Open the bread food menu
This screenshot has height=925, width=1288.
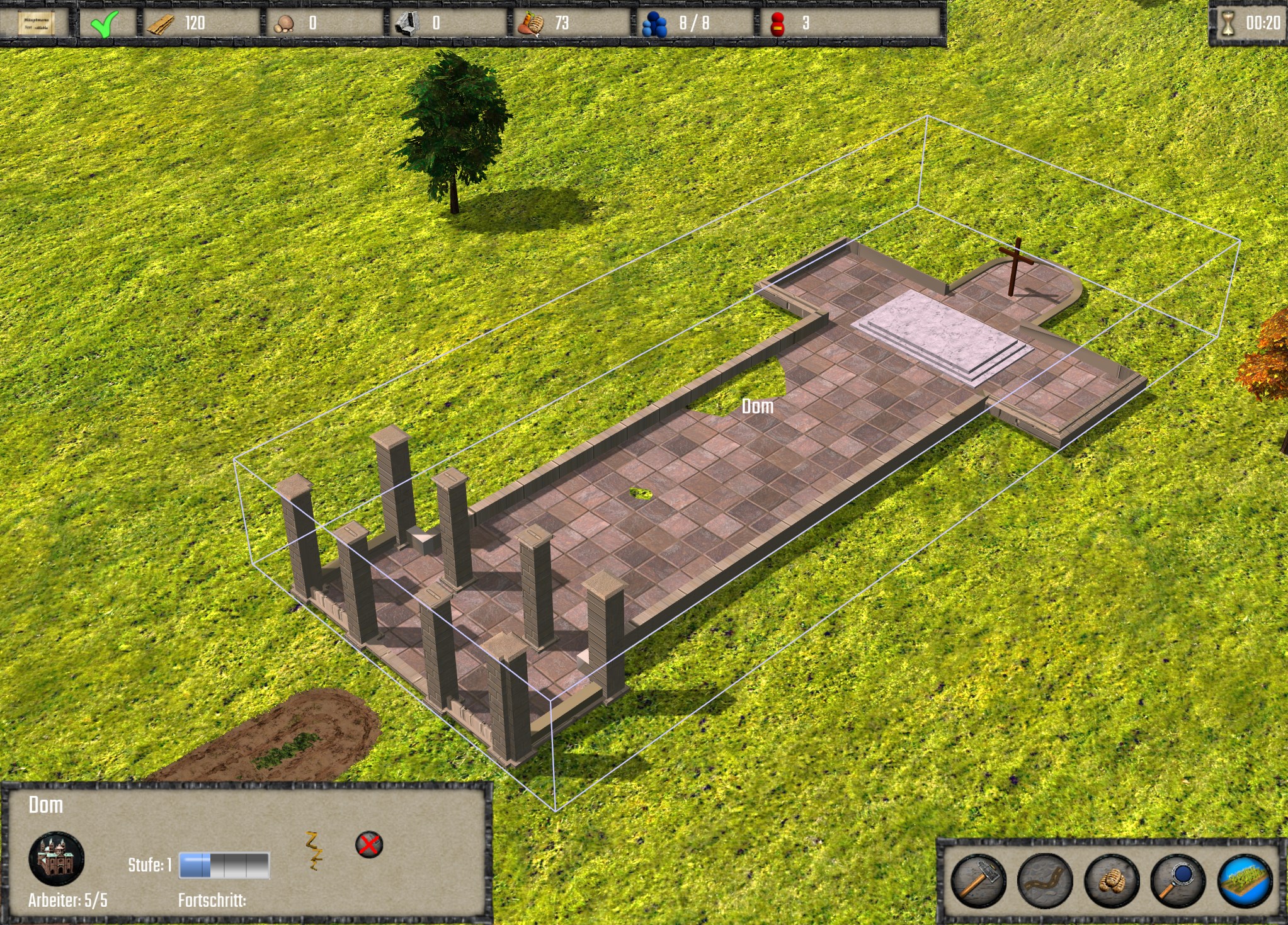click(x=1112, y=880)
